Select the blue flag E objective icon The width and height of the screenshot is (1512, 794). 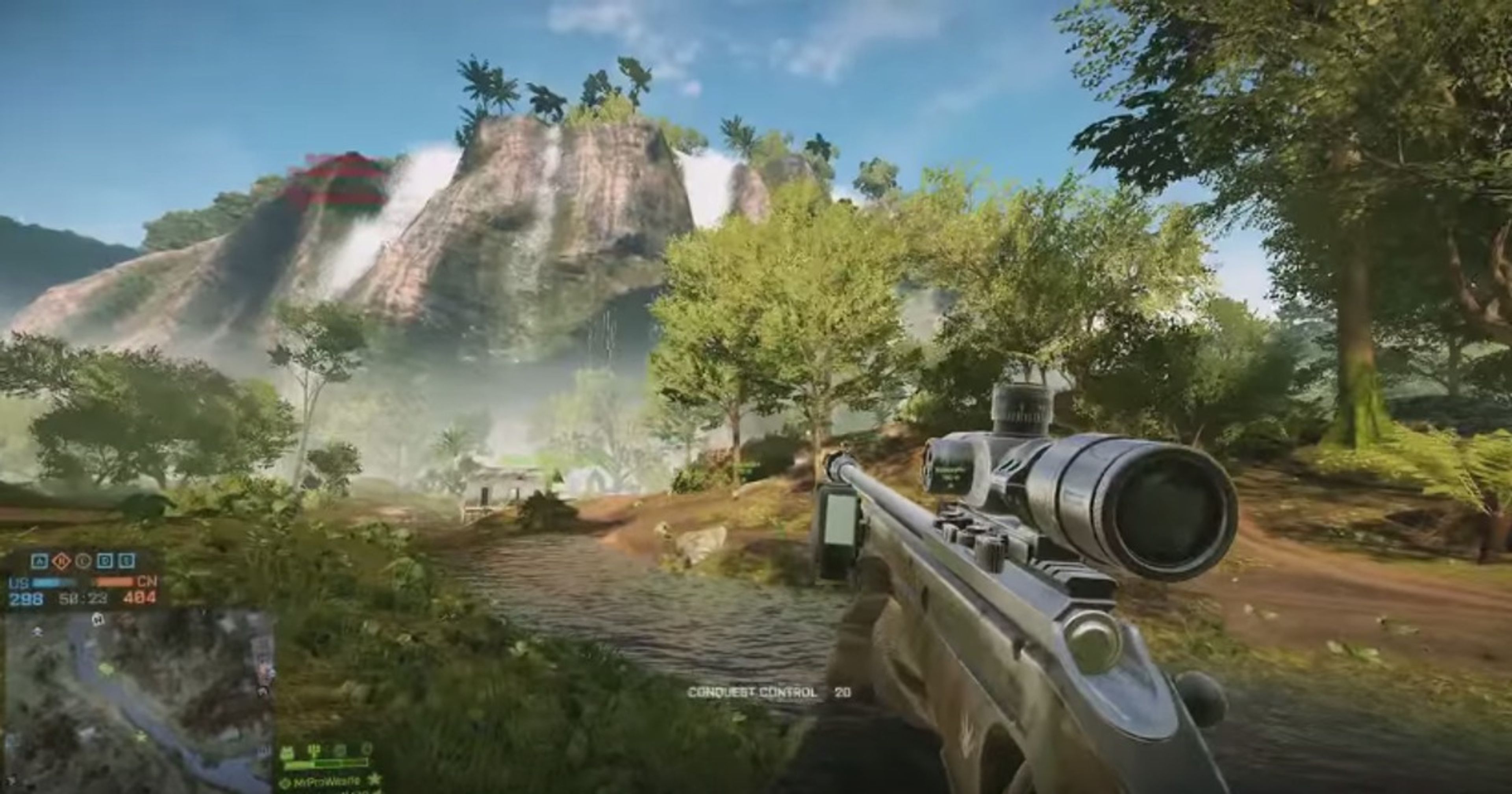click(x=127, y=562)
